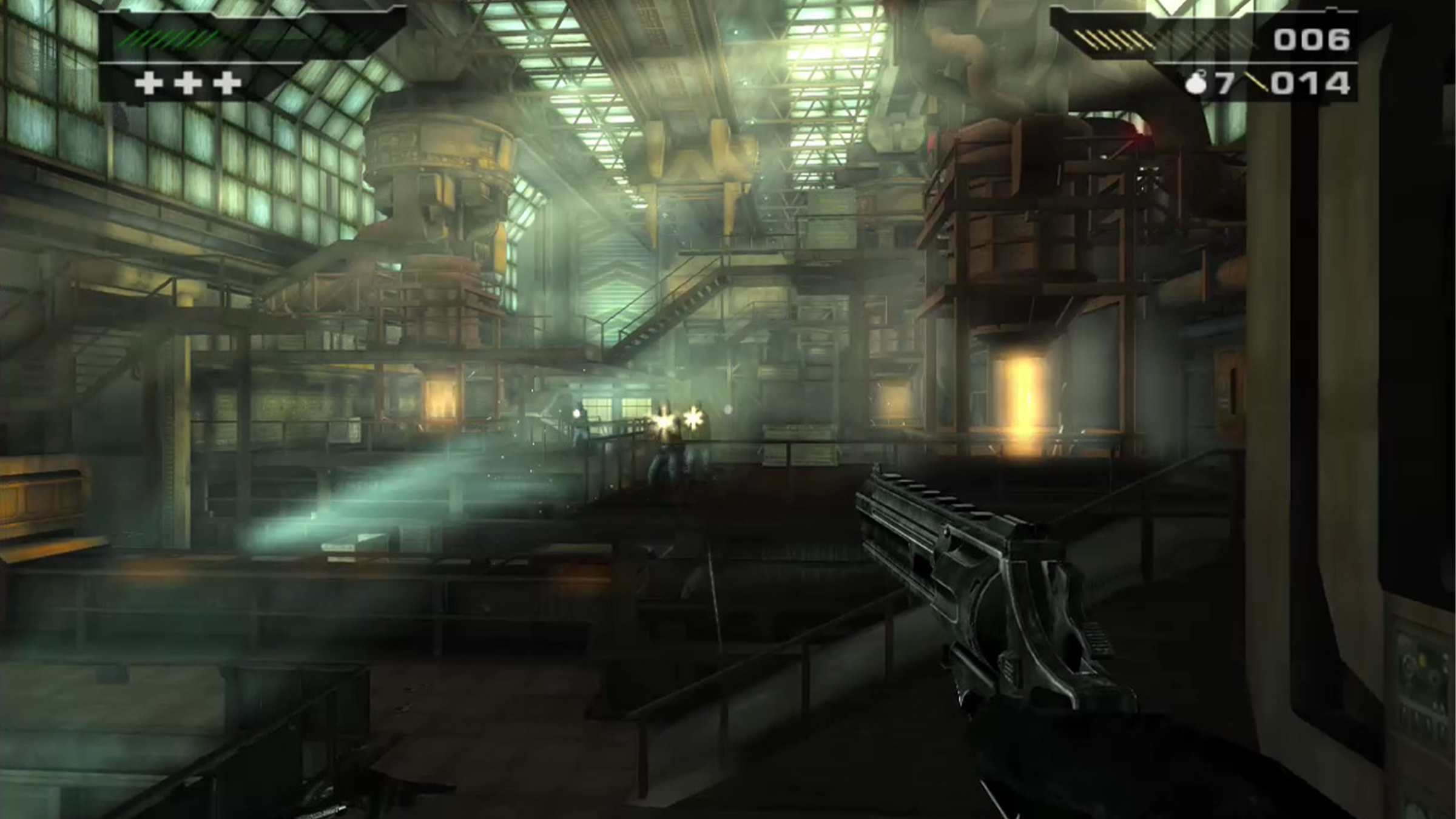Select the grenade icon in the HUD

point(1197,84)
